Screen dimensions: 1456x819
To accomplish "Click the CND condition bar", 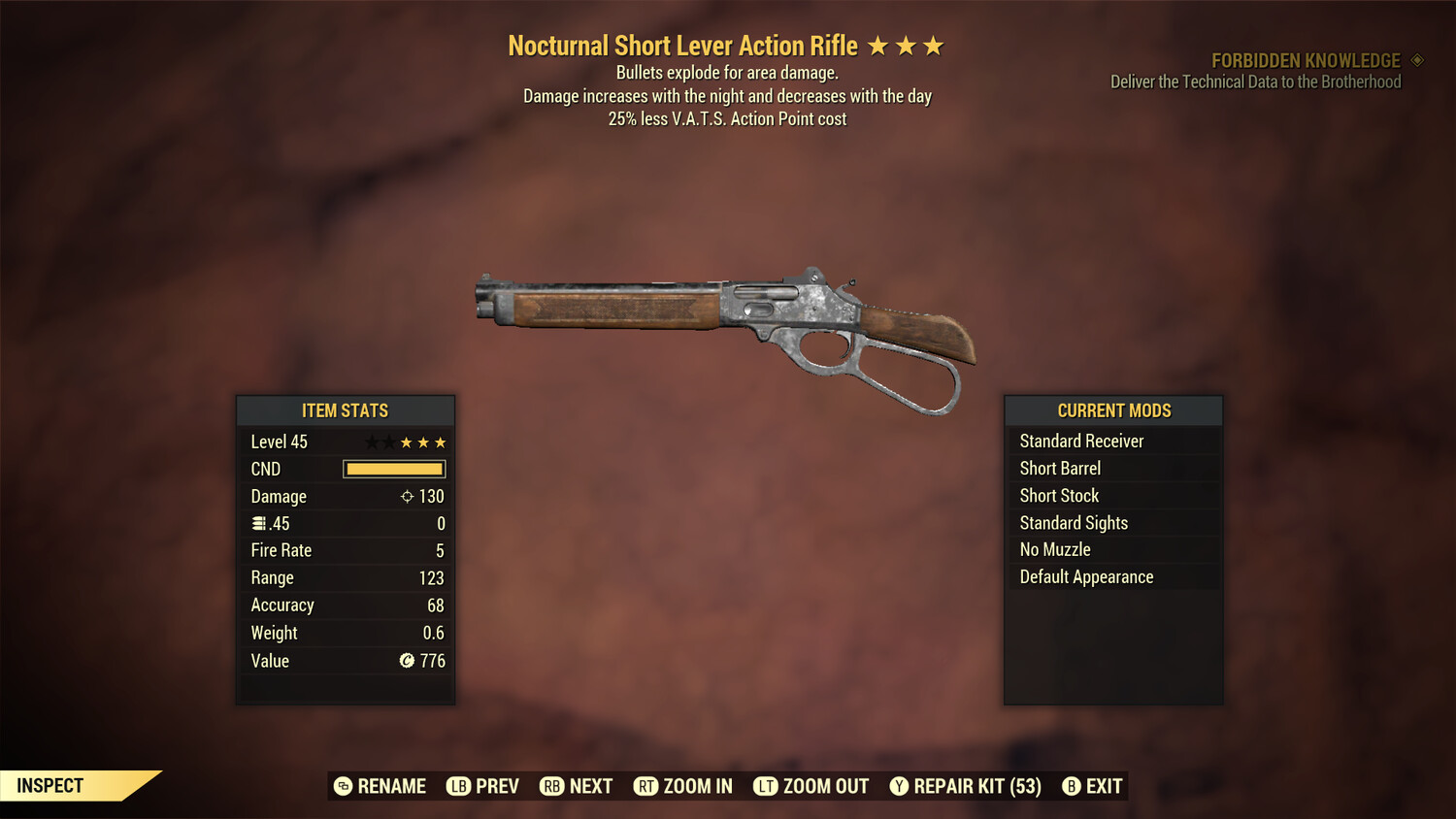I will (x=393, y=469).
